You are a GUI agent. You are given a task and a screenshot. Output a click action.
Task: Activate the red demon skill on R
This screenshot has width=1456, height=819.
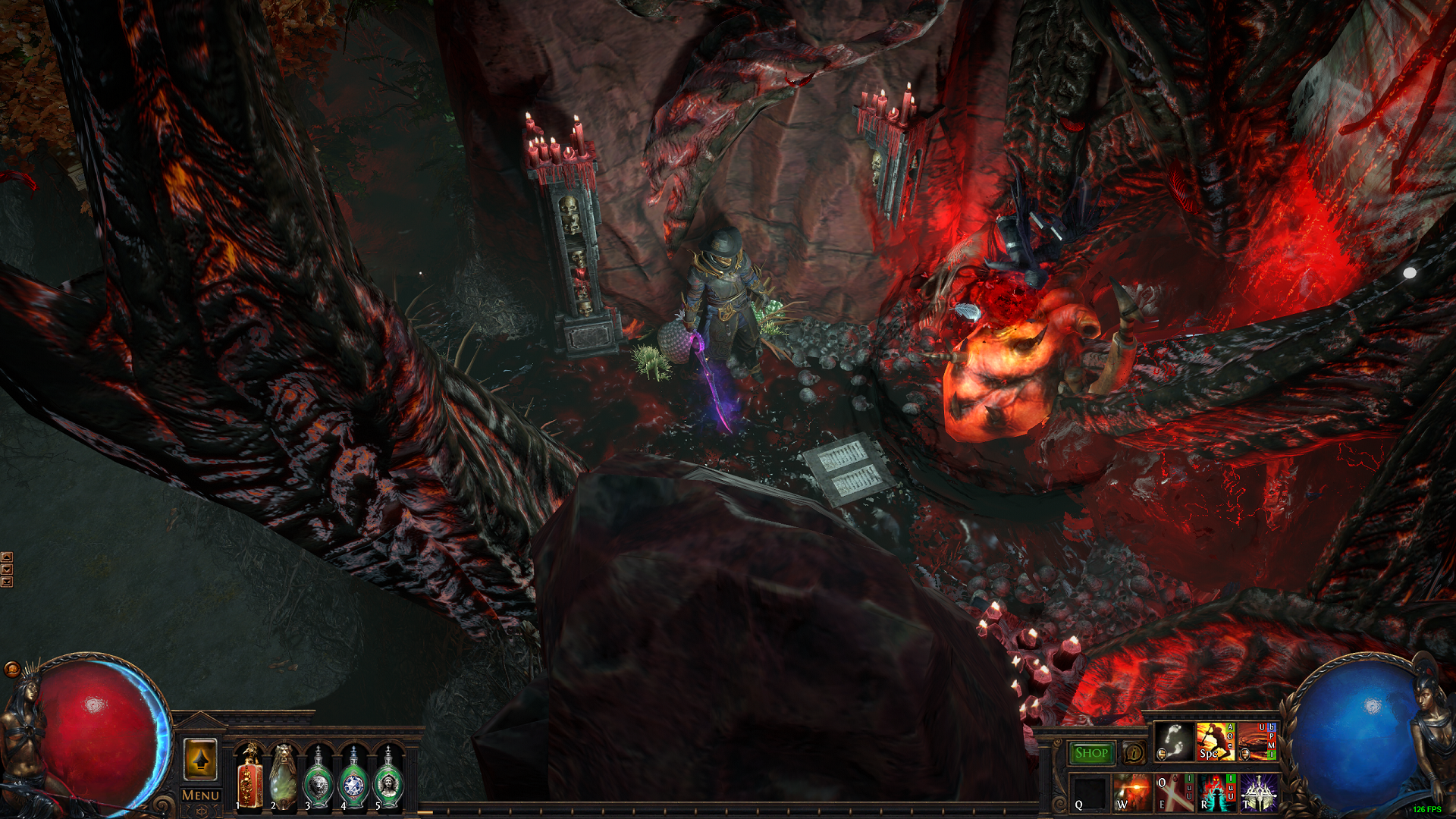[1216, 792]
